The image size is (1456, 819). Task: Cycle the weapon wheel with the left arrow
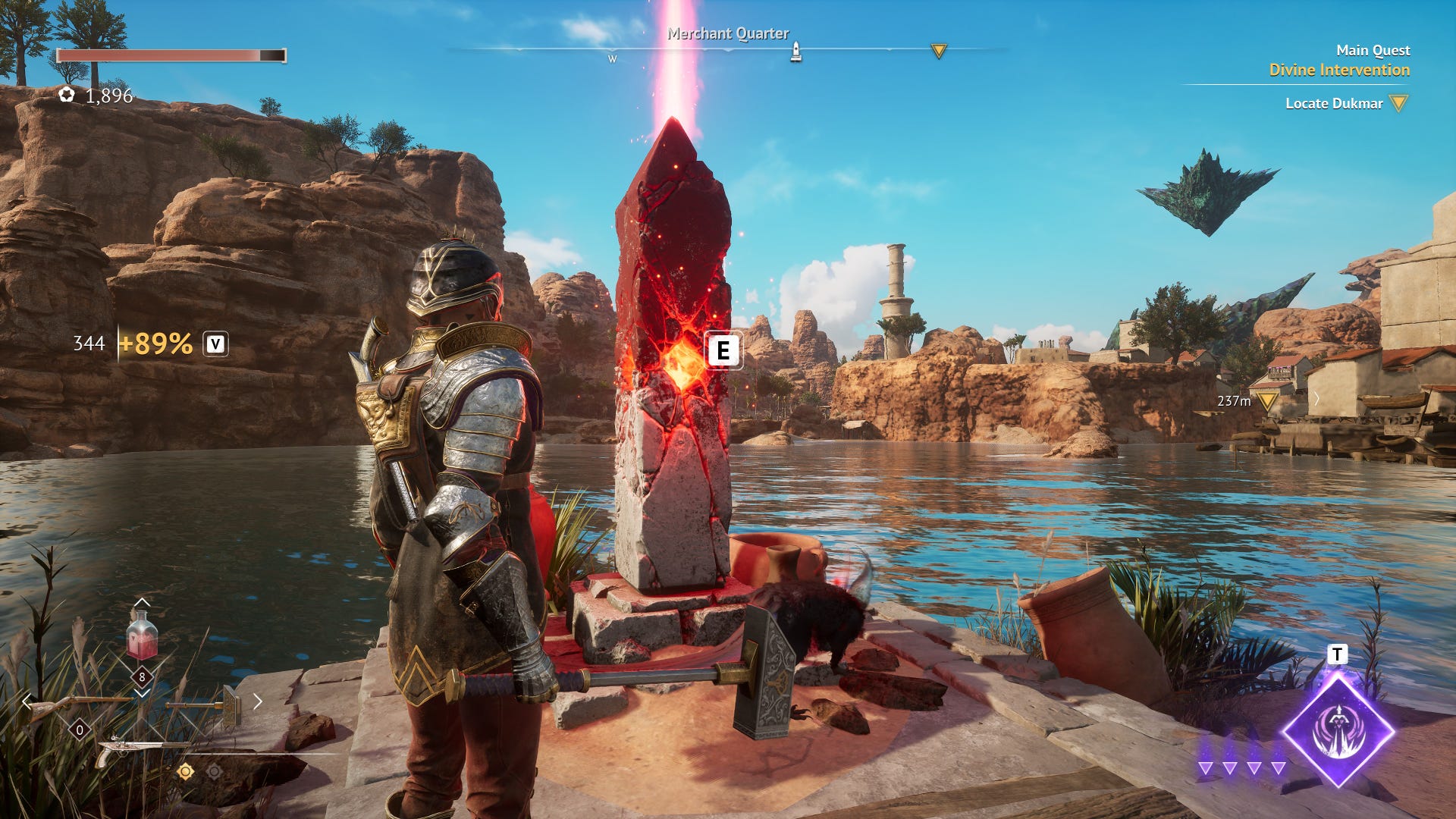[x=27, y=701]
